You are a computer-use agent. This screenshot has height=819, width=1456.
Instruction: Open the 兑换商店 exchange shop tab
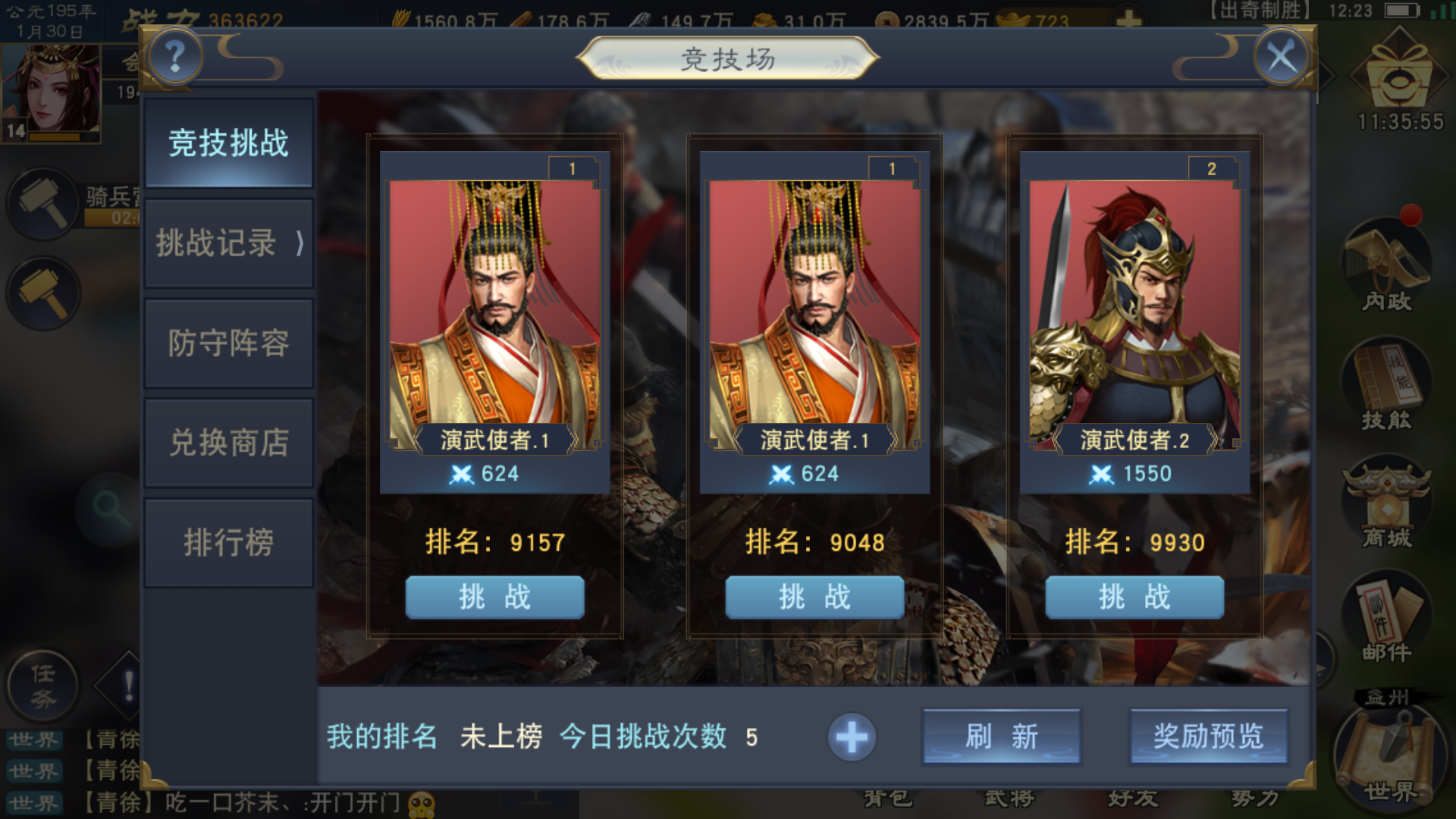coord(227,441)
